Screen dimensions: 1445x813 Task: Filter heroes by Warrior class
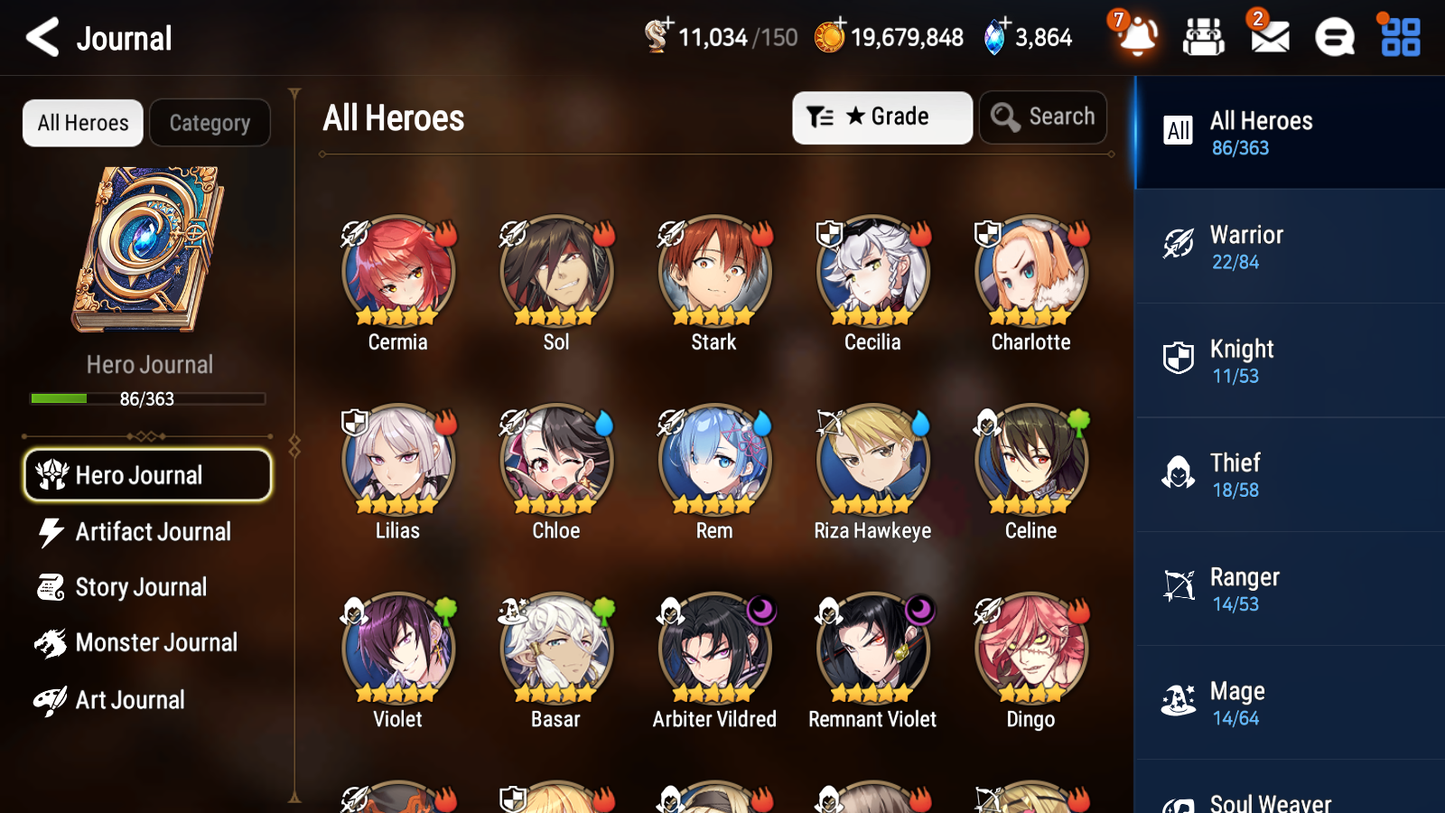pyautogui.click(x=1289, y=246)
